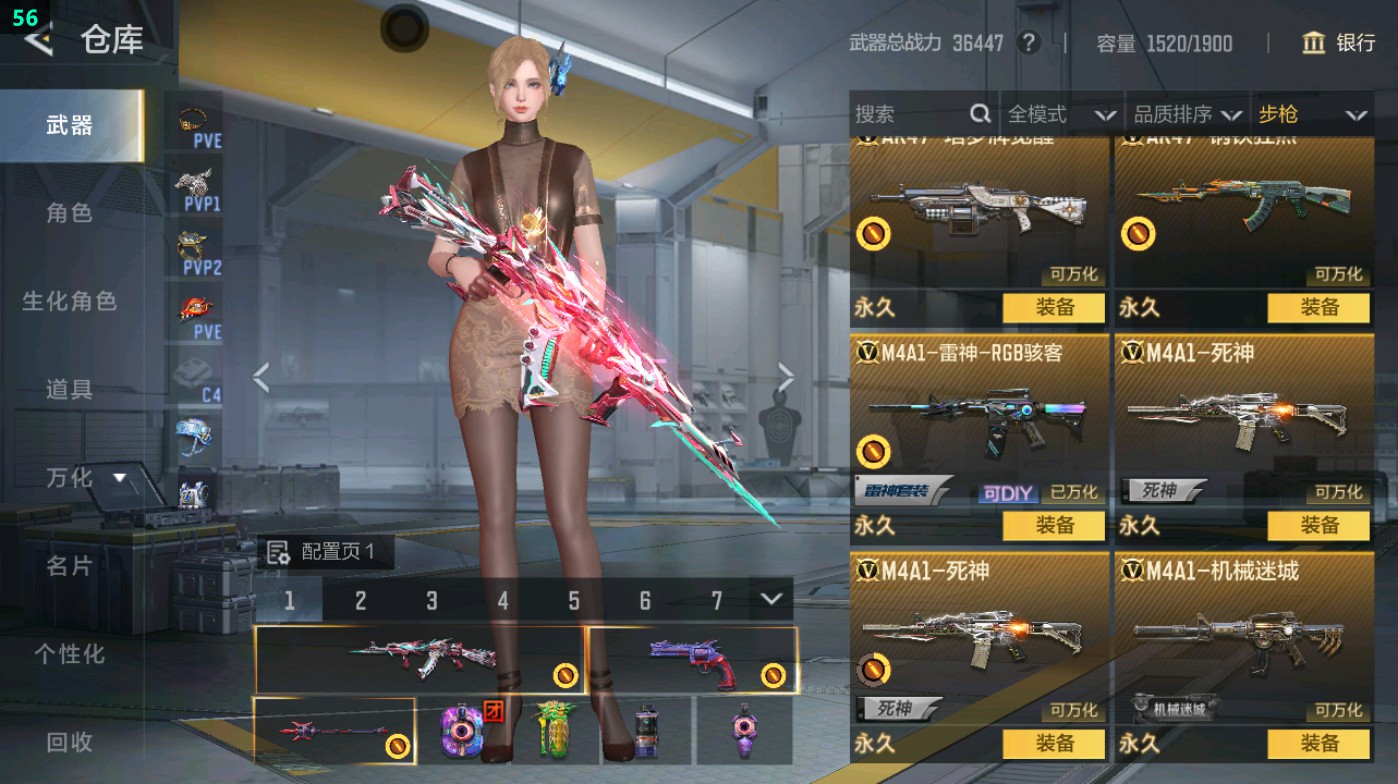Select loadout page number 3
Screen dimensions: 1398x784
coord(432,600)
